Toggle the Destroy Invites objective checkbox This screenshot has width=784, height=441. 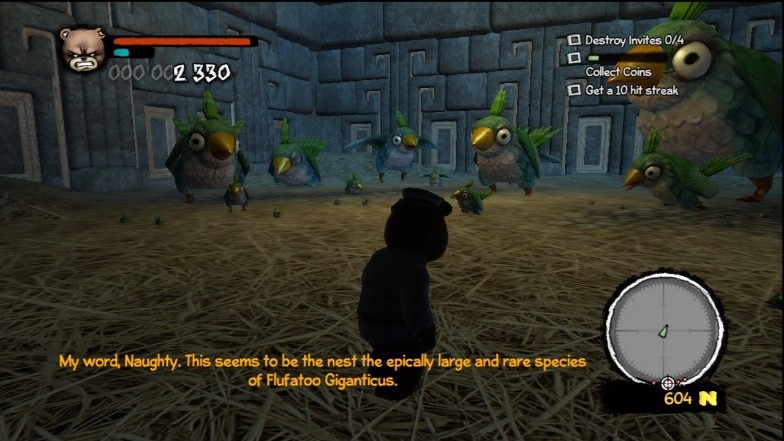(x=574, y=40)
